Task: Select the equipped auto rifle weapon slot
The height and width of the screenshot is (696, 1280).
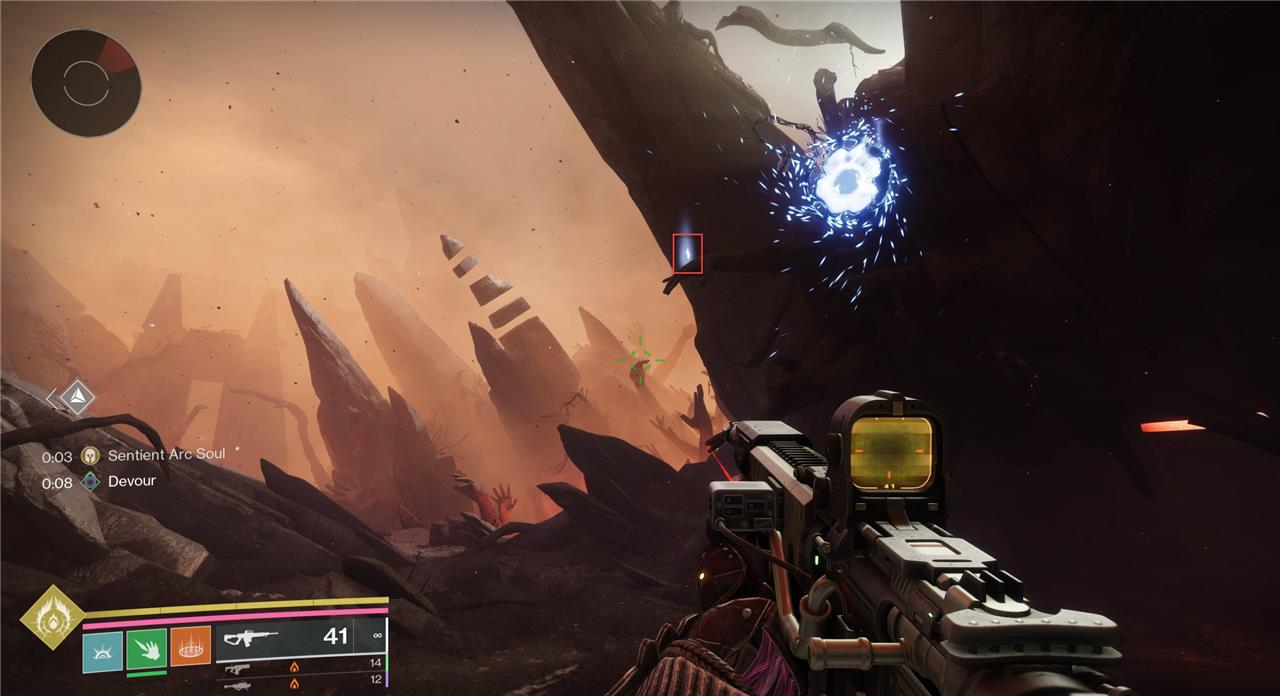Action: click(300, 637)
